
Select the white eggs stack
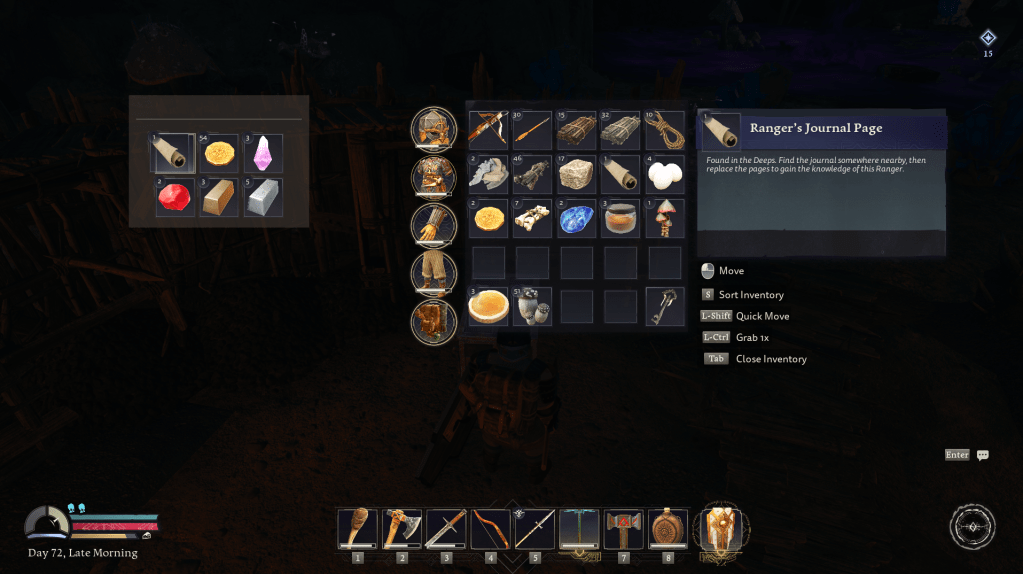(665, 175)
